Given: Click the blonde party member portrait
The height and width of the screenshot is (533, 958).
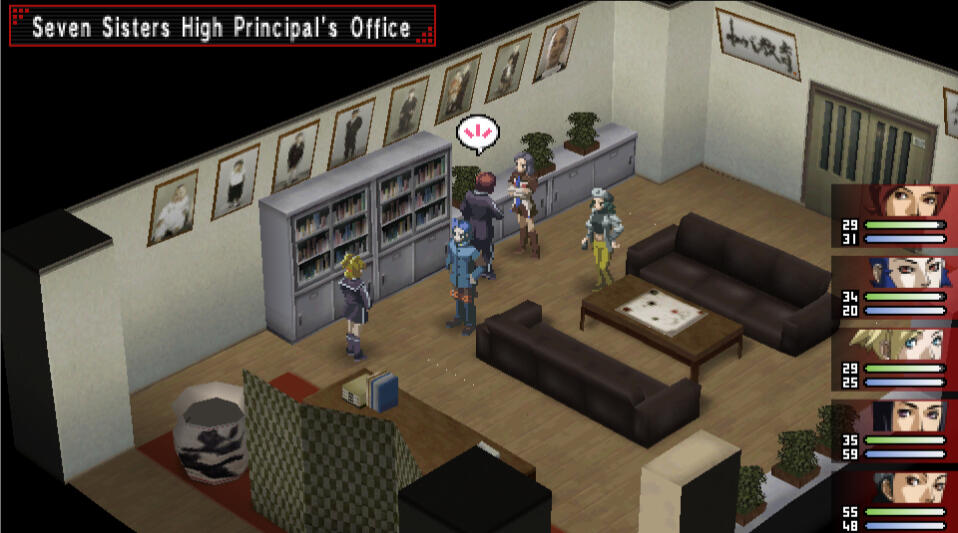Looking at the screenshot, I should click(x=900, y=344).
